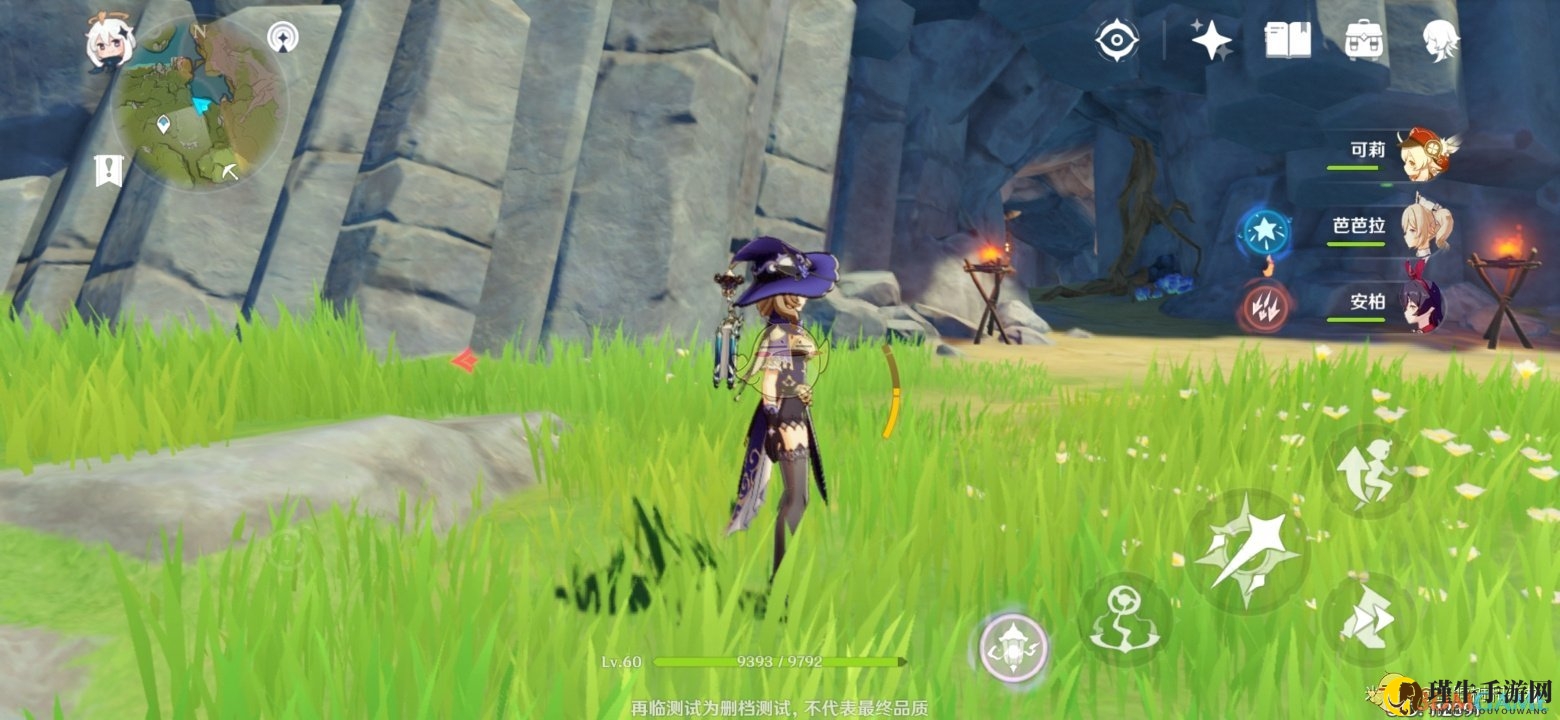
Task: Open the Wish four-pointed star icon
Action: pos(1211,40)
